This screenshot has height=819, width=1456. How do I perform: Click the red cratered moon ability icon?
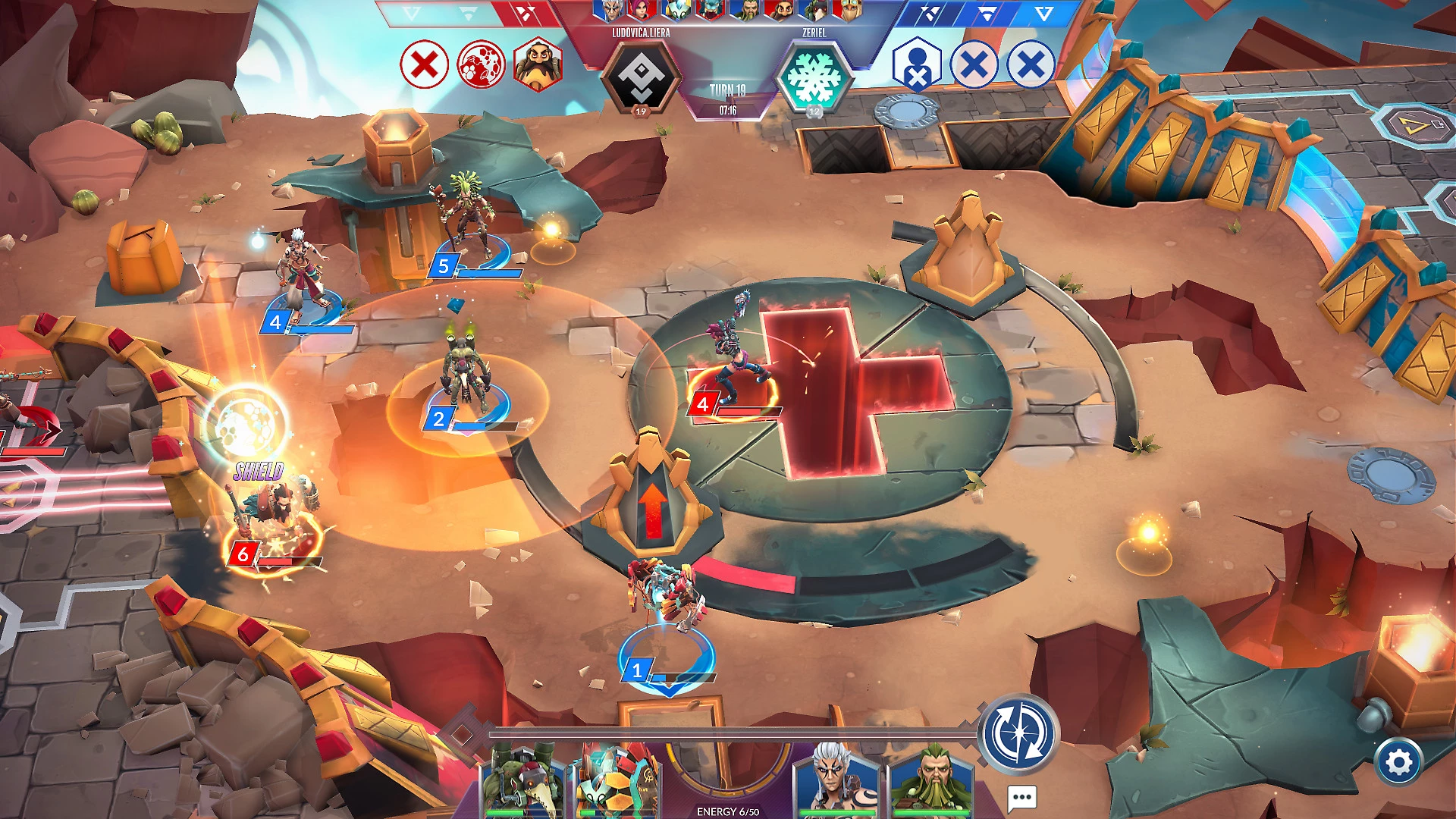pos(481,64)
